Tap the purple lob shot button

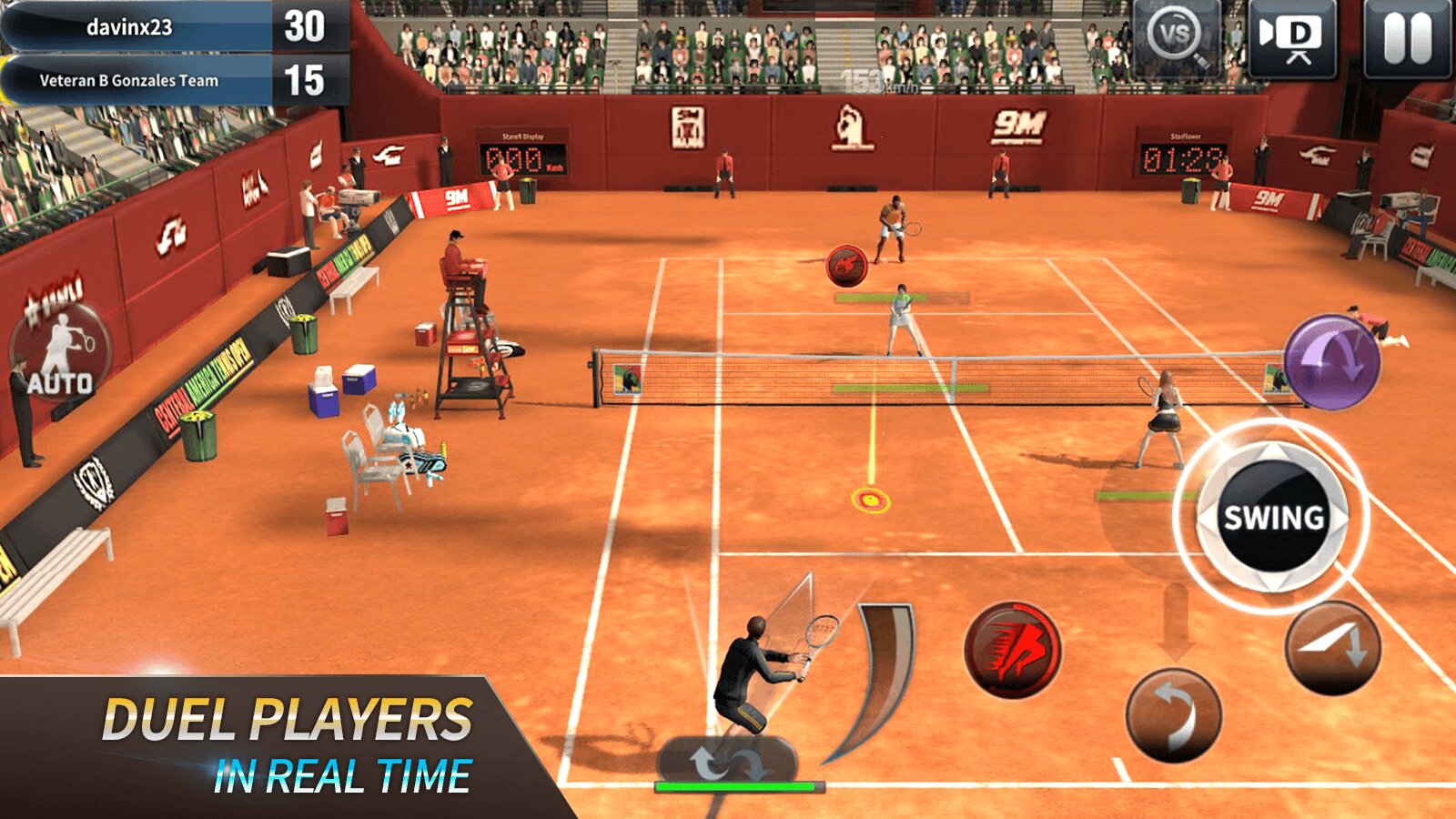pyautogui.click(x=1331, y=361)
